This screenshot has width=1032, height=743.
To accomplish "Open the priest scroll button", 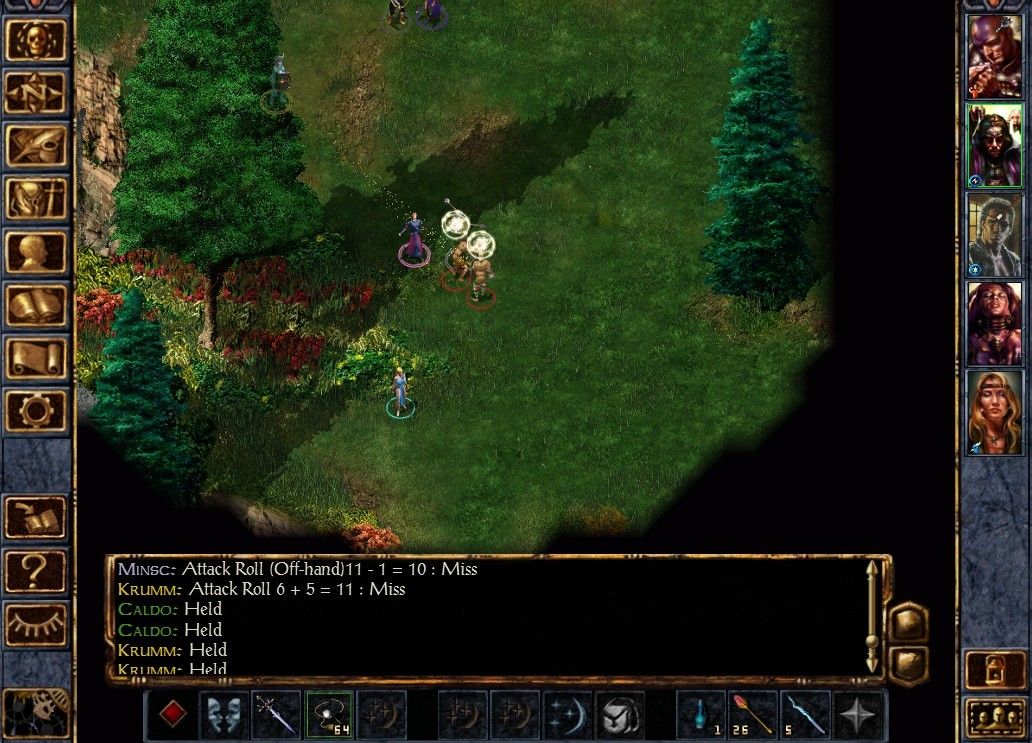I will (37, 358).
